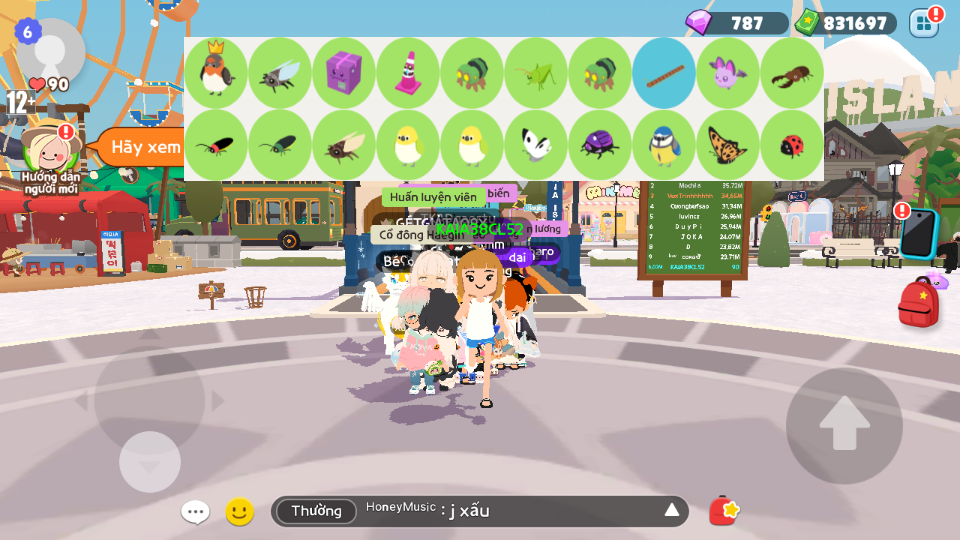The width and height of the screenshot is (960, 540).
Task: Choose the purple box creature slot
Action: click(344, 73)
